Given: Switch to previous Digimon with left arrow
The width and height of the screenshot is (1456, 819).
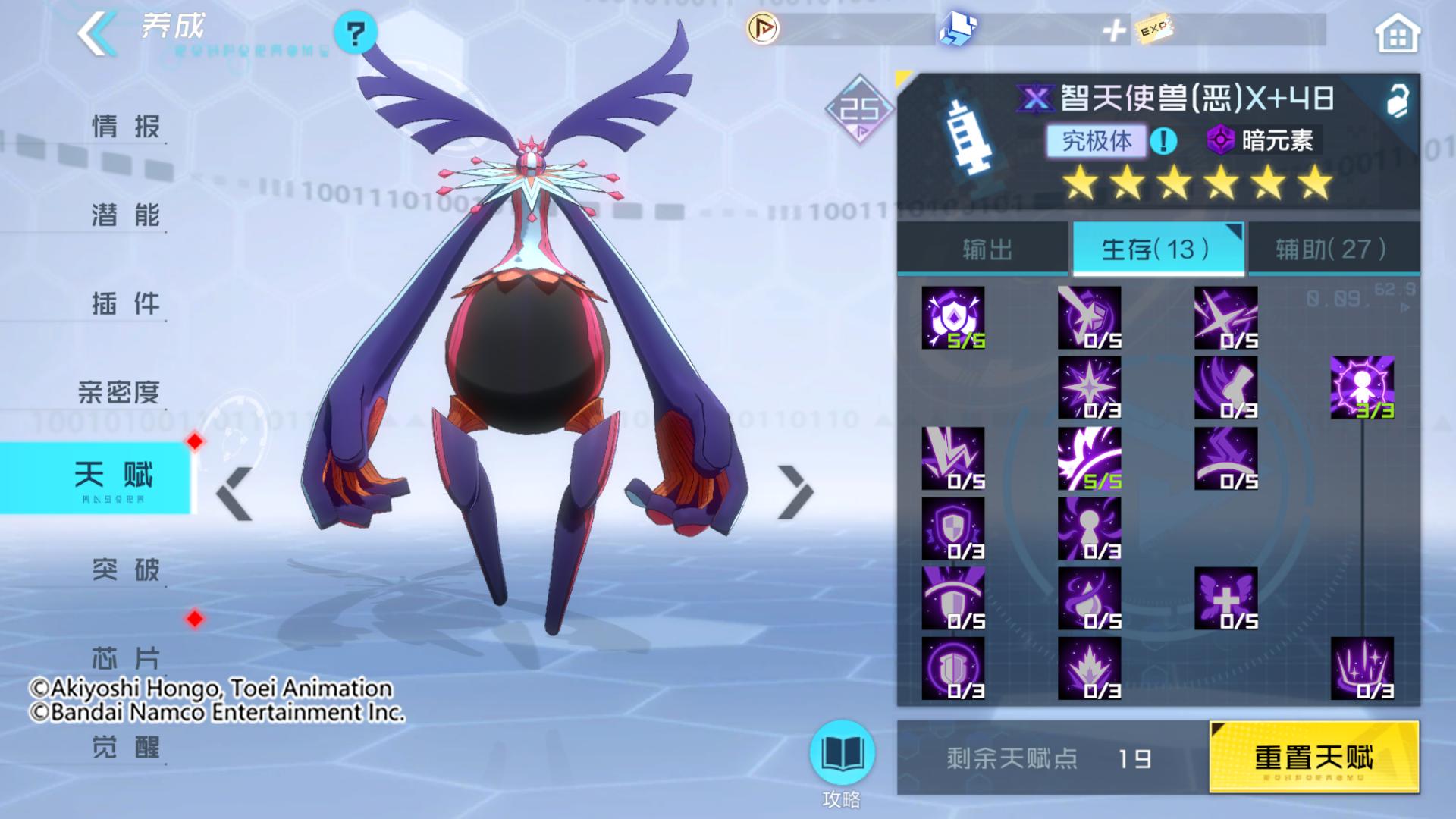Looking at the screenshot, I should (x=234, y=494).
